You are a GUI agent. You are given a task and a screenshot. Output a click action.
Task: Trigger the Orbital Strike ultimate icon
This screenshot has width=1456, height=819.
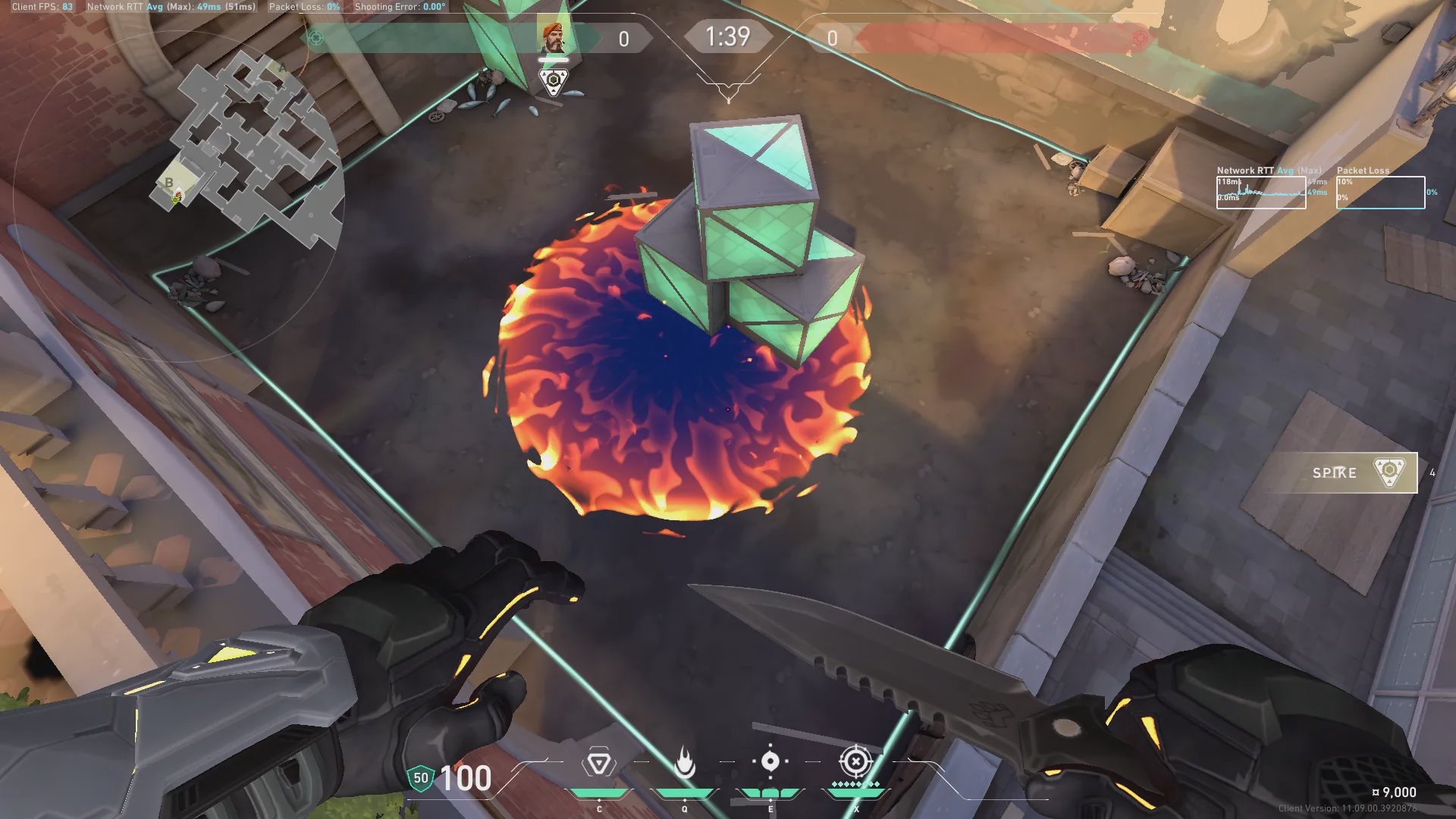(855, 761)
